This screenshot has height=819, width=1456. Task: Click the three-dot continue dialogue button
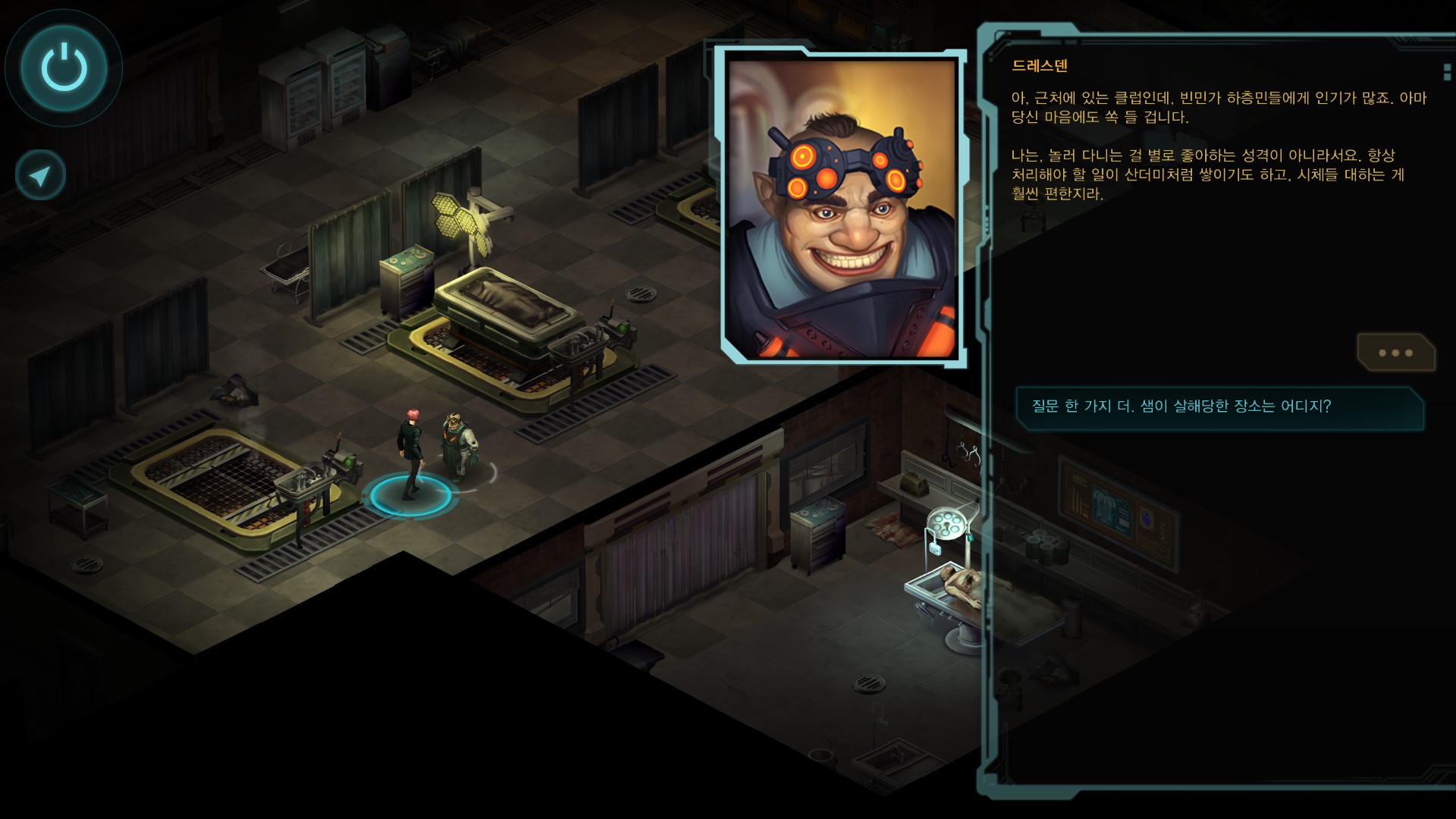coord(1395,353)
